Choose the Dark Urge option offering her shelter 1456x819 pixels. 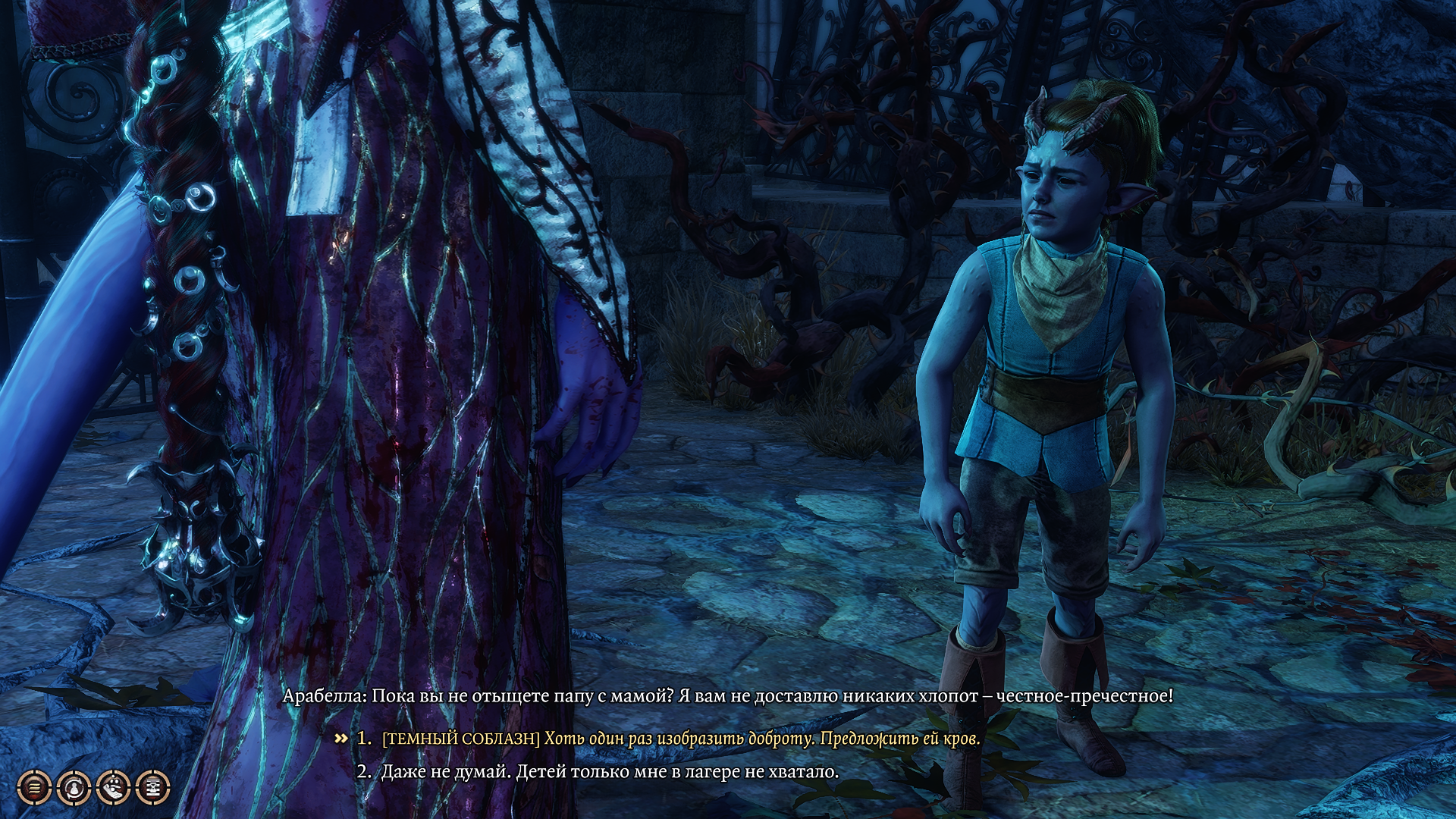[x=680, y=739]
